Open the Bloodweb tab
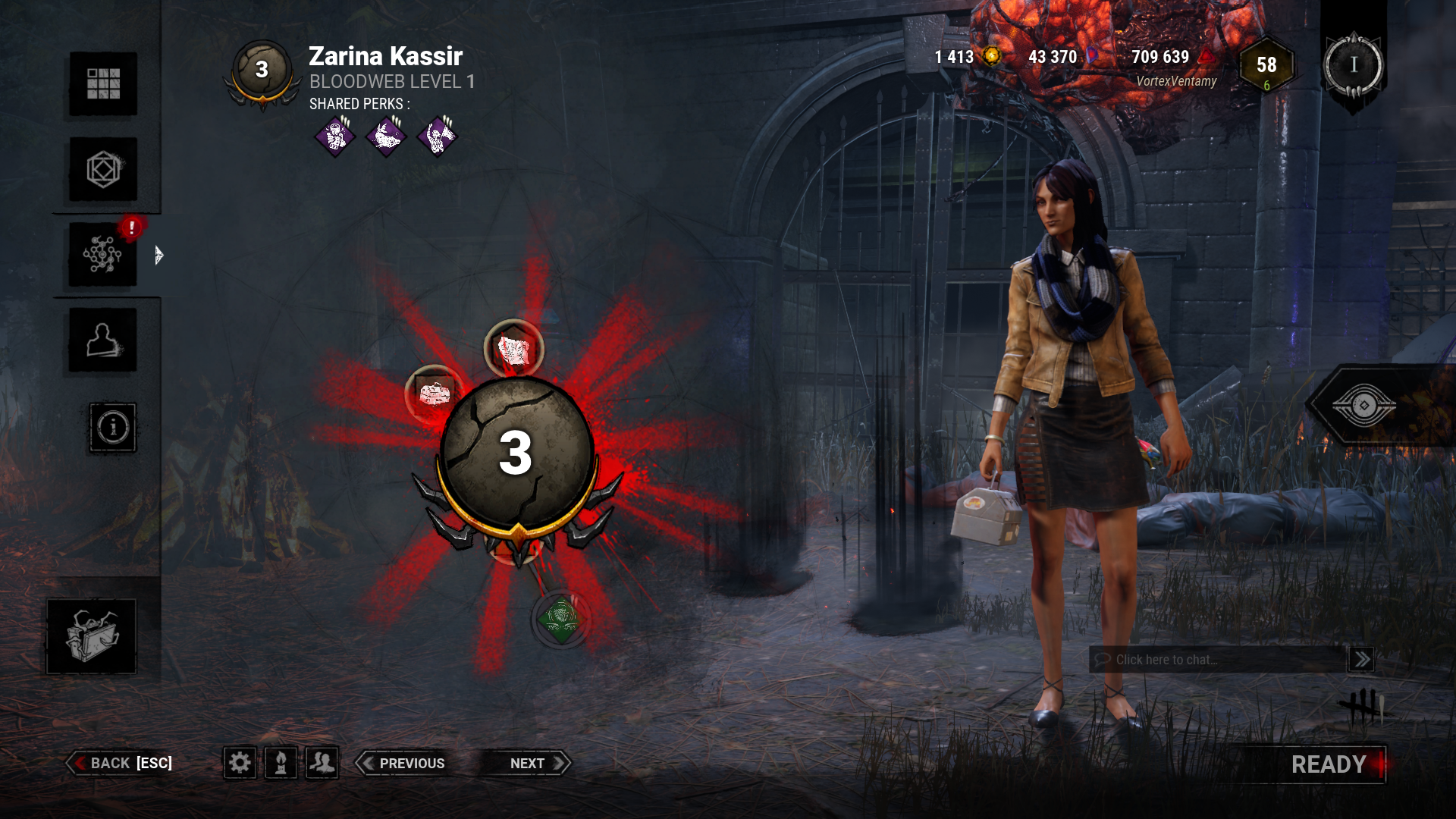 pos(103,255)
